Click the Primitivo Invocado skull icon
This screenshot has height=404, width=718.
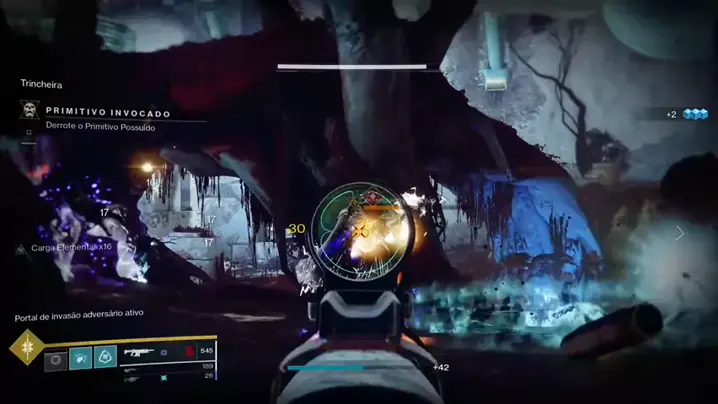click(29, 111)
